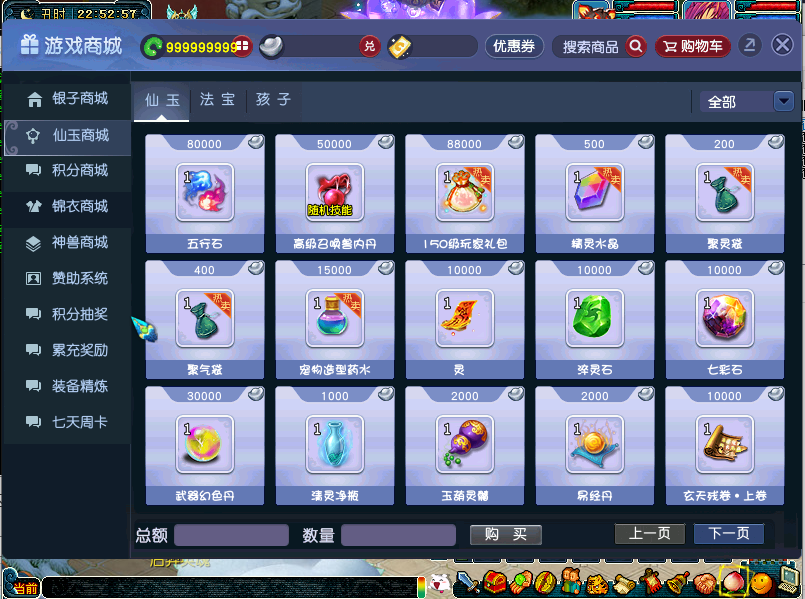Select the 七彩石 gem item

coord(725,319)
